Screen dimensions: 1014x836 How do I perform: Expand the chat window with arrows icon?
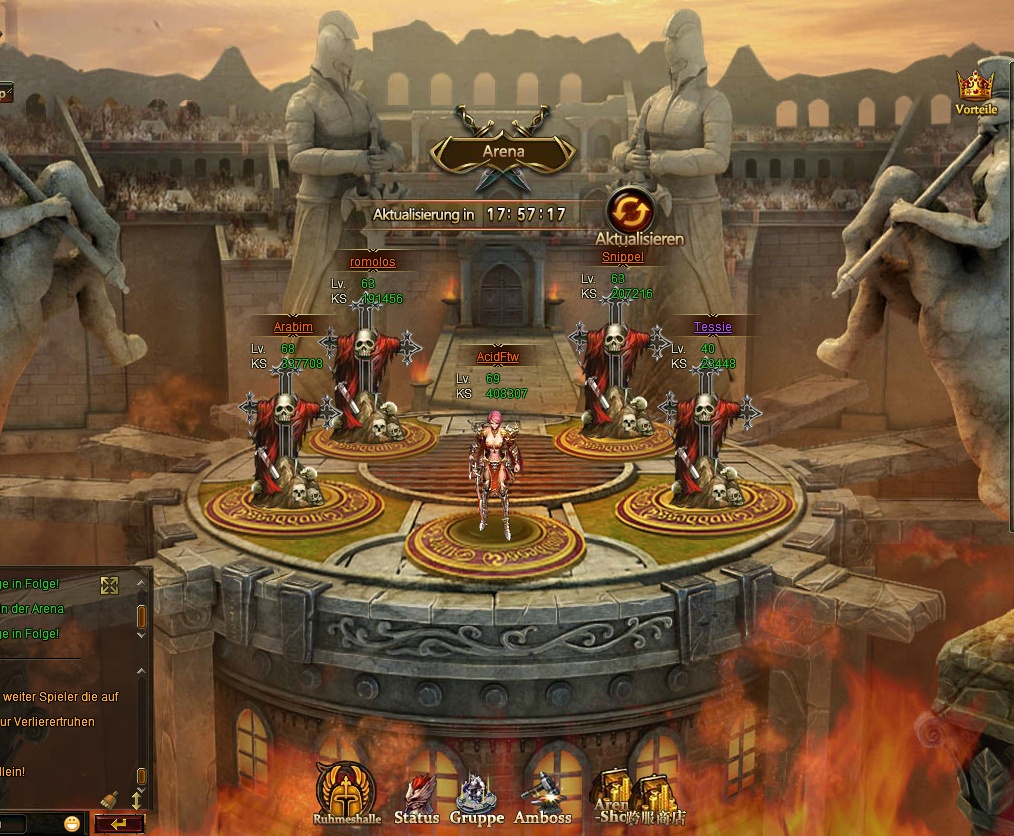[x=110, y=585]
